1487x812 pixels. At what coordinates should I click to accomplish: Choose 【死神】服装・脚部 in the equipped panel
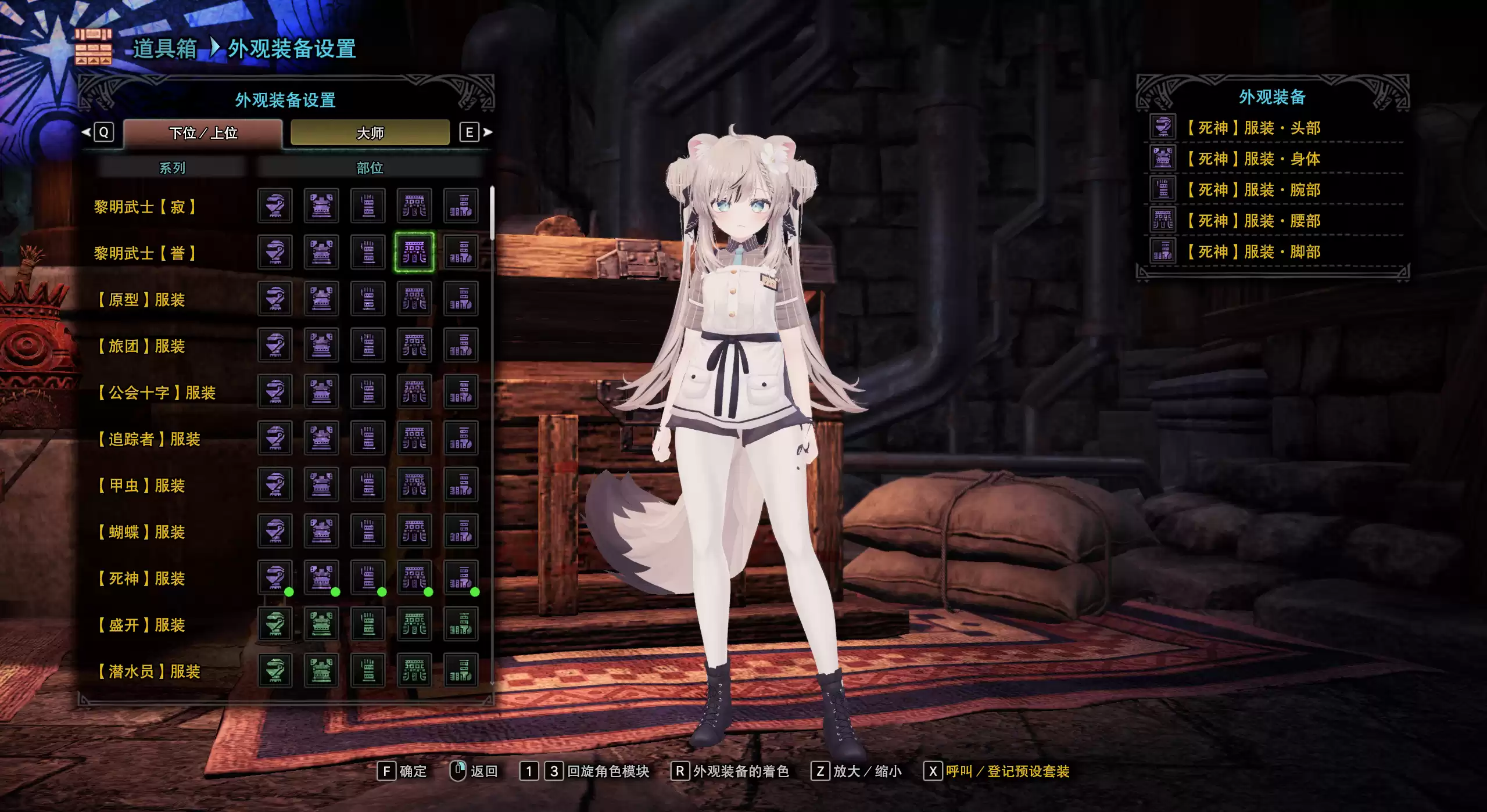click(1253, 252)
